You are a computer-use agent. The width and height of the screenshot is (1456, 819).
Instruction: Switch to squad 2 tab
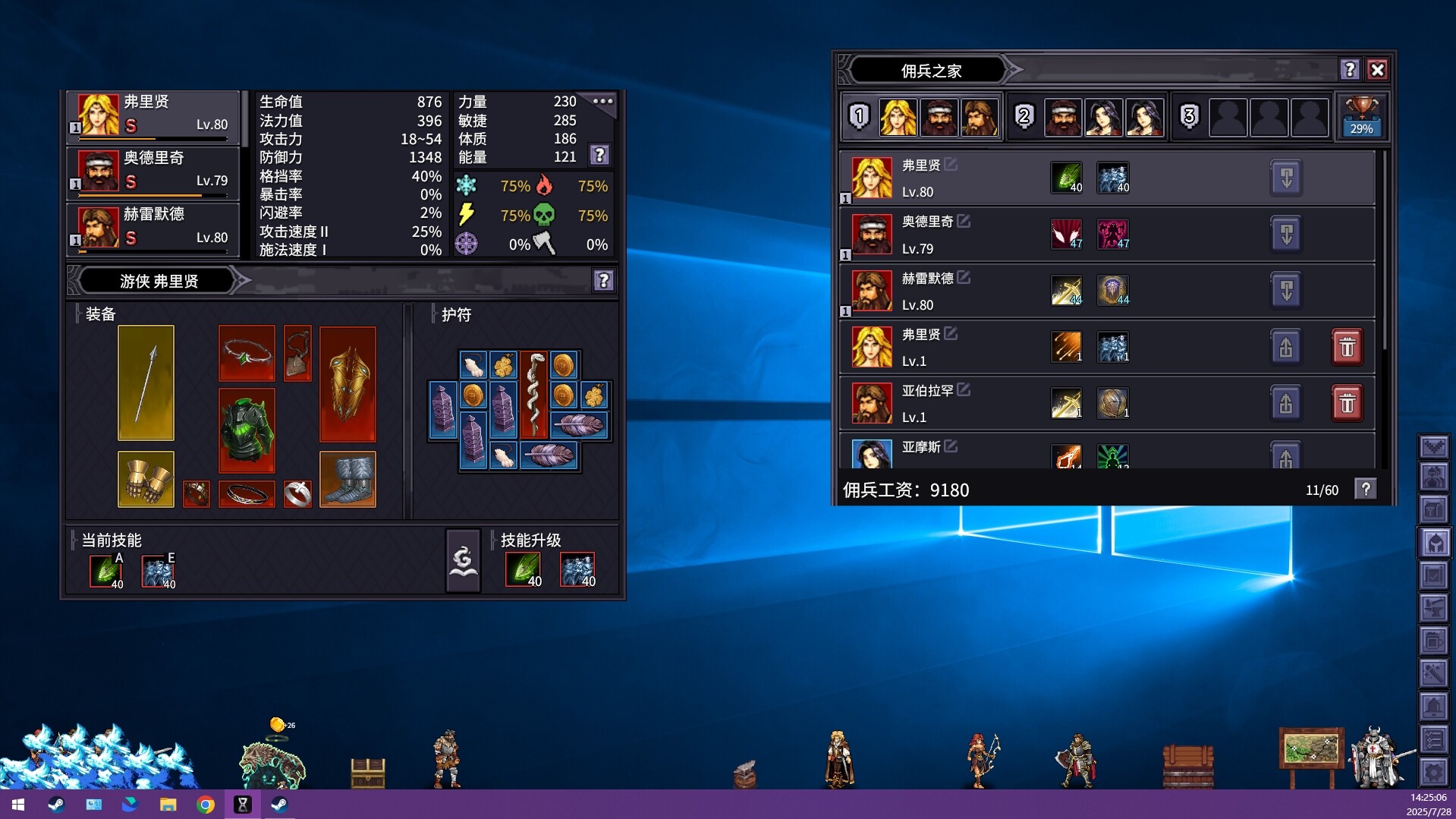coord(1024,116)
